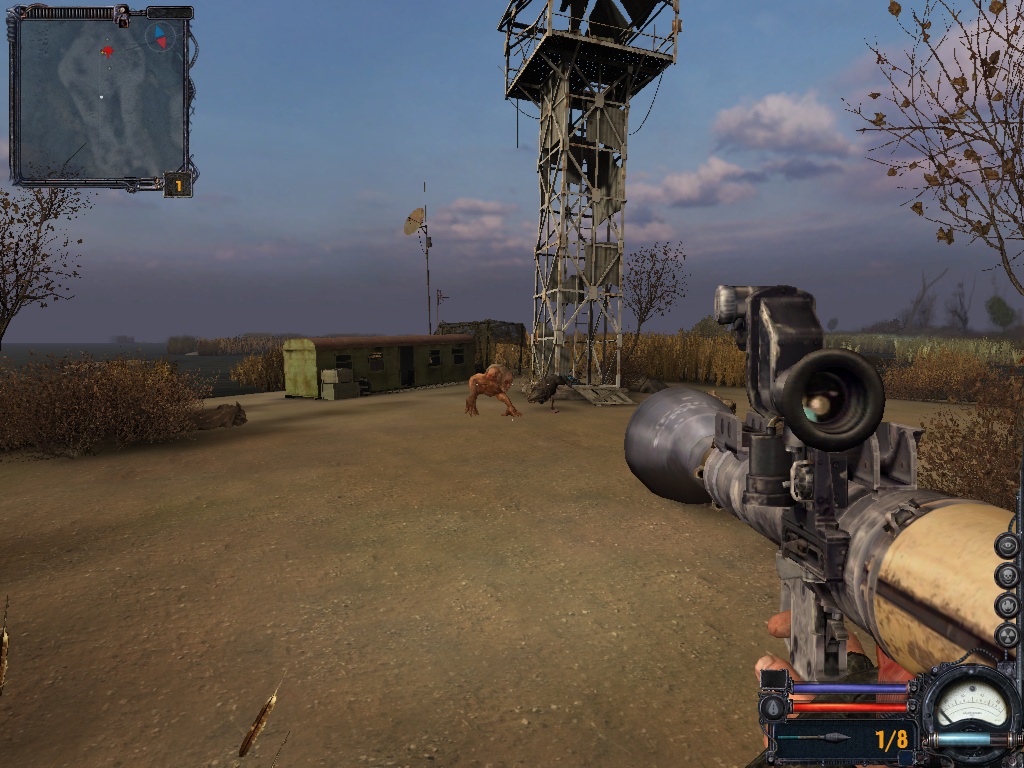1024x768 pixels.
Task: Click the eye visibility indicator icon
Action: (1008, 545)
